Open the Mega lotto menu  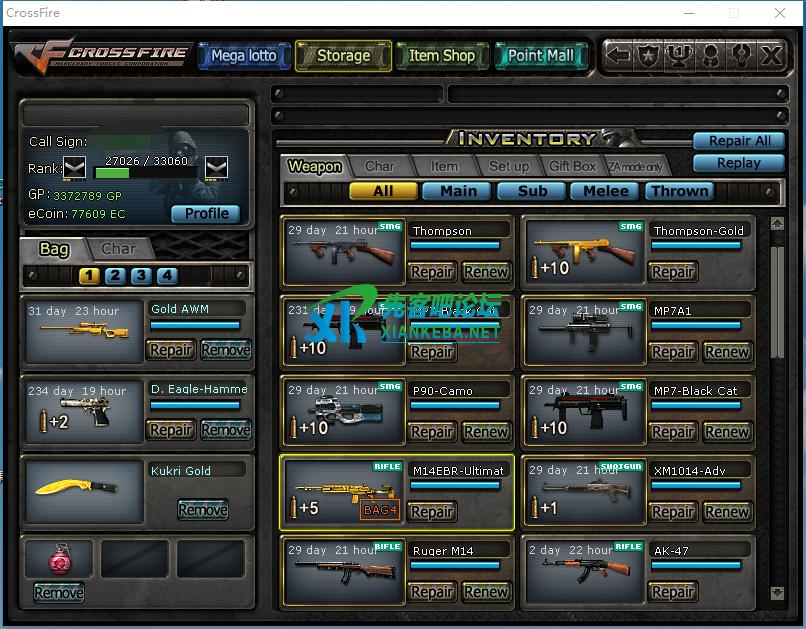[243, 56]
